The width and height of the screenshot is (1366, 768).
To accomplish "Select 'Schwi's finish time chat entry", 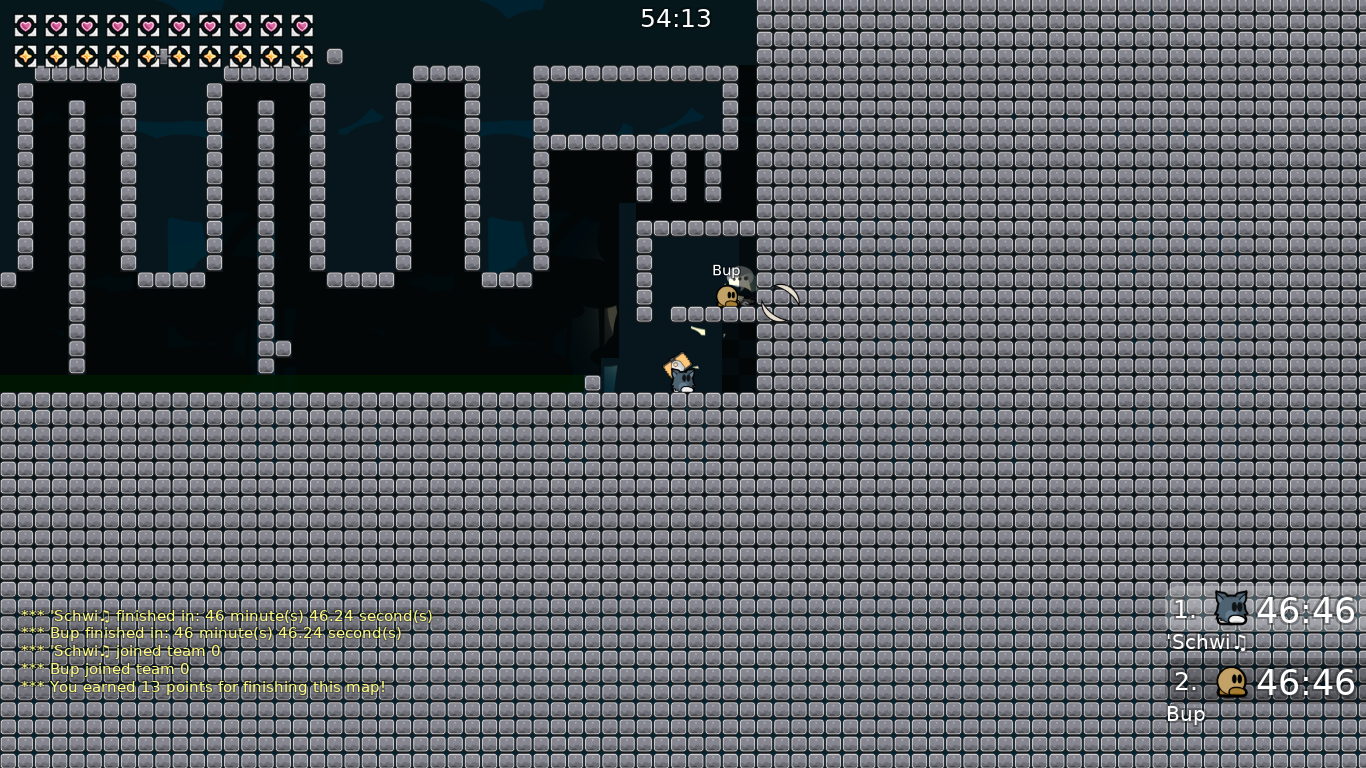I will coord(226,615).
